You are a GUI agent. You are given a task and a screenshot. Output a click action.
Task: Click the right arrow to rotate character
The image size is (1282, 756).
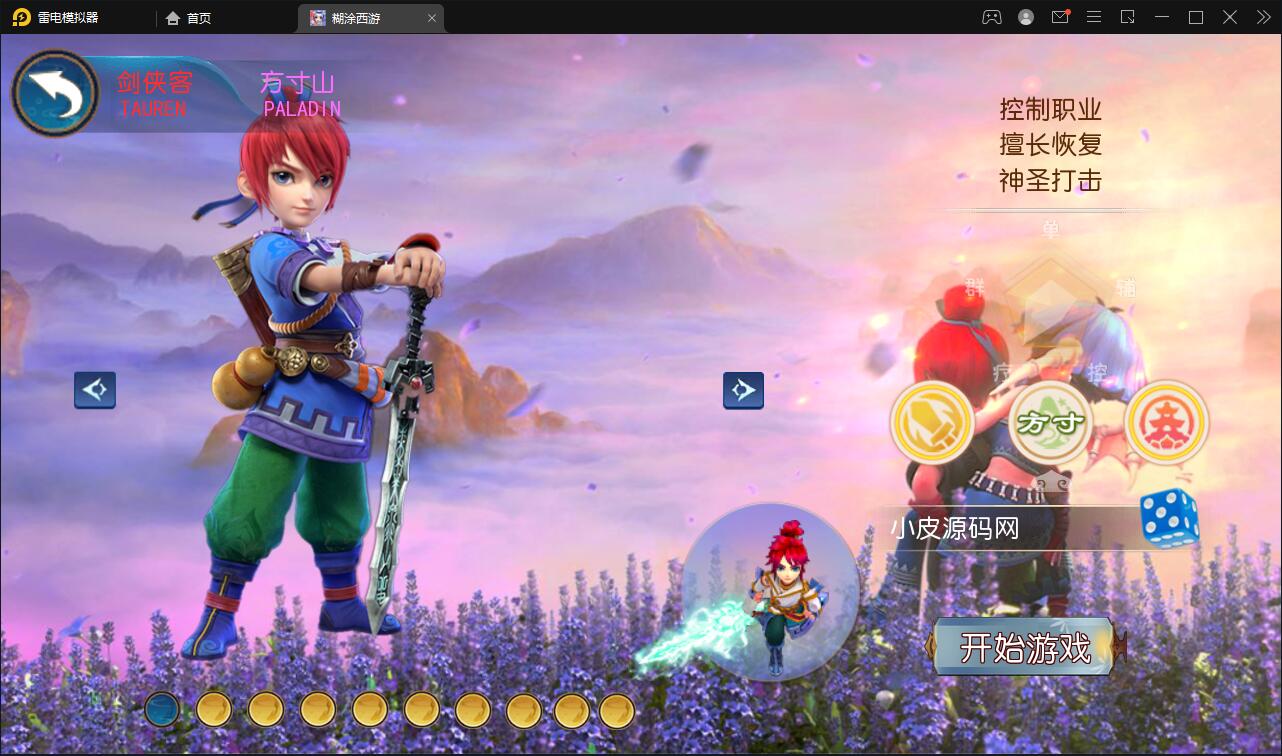tap(743, 390)
